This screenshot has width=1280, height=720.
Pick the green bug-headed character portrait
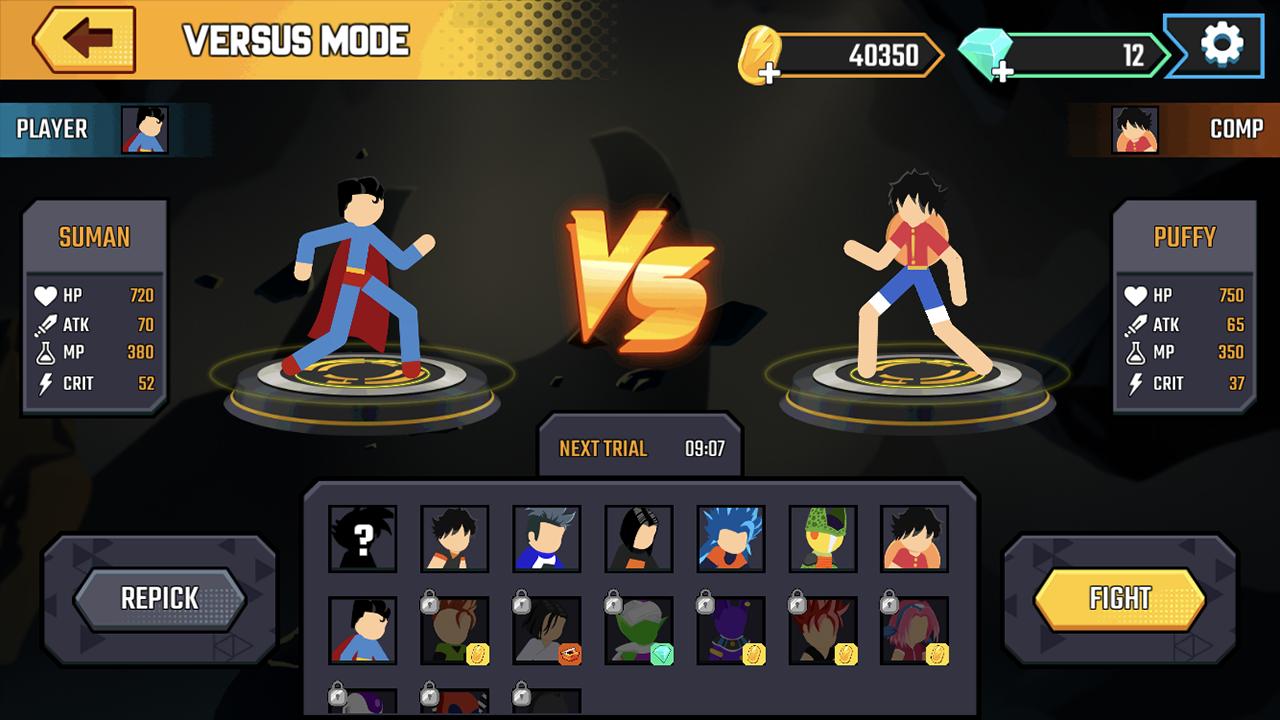823,538
